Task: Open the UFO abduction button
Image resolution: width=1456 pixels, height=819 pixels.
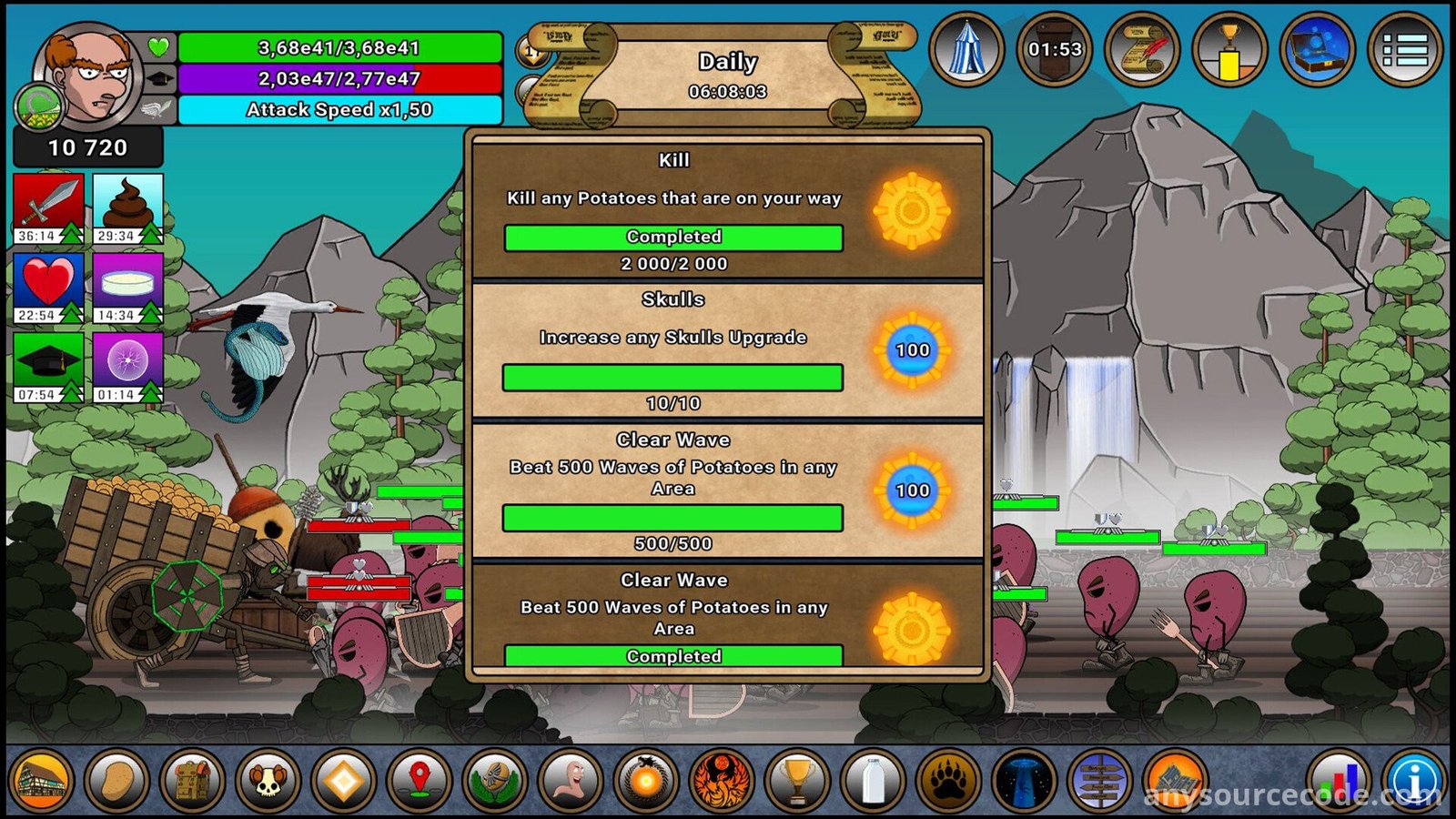Action: (x=1023, y=781)
